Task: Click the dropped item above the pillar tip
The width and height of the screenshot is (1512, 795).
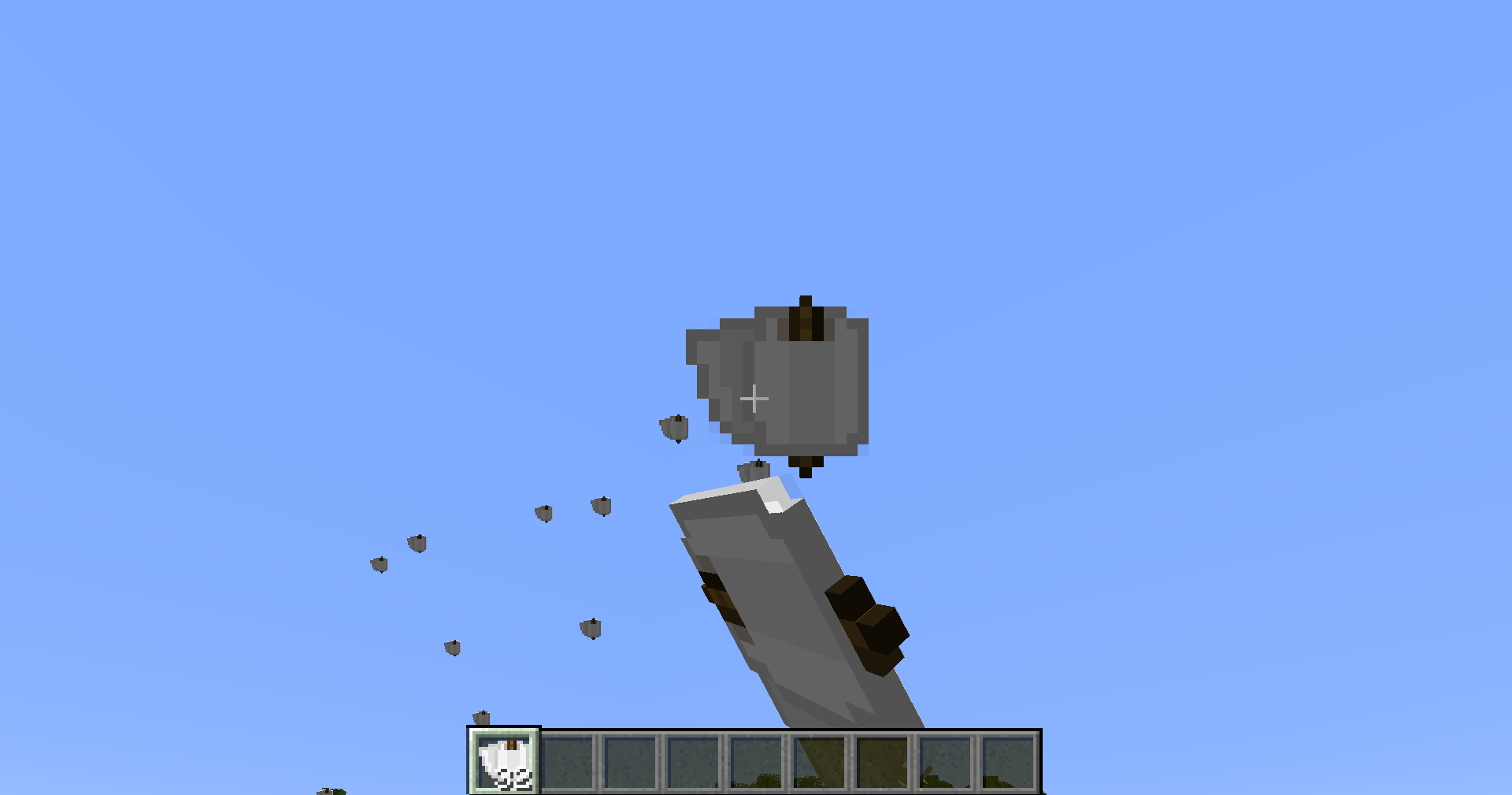Action: pos(753,470)
